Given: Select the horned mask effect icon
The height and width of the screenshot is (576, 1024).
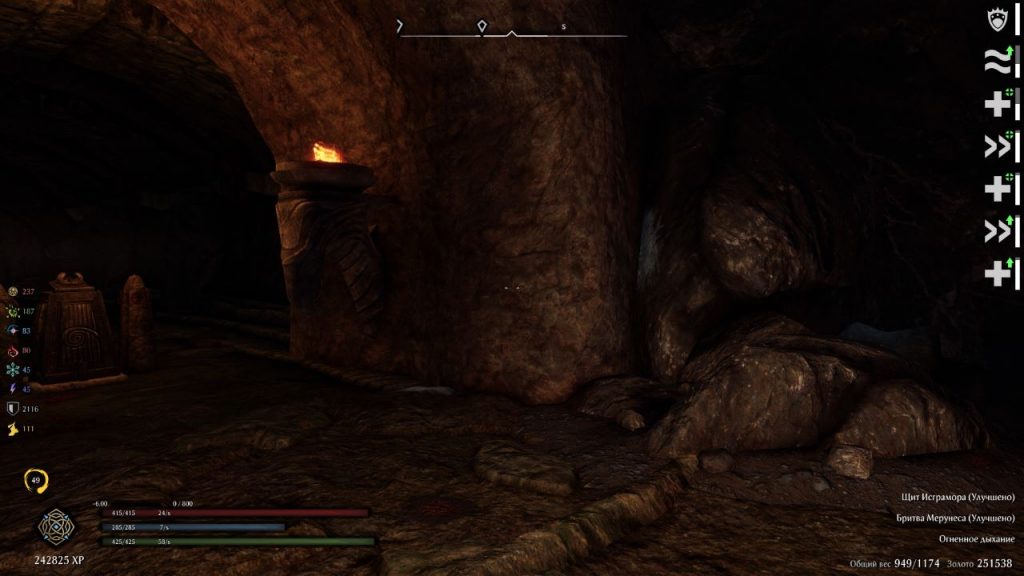Looking at the screenshot, I should 997,20.
